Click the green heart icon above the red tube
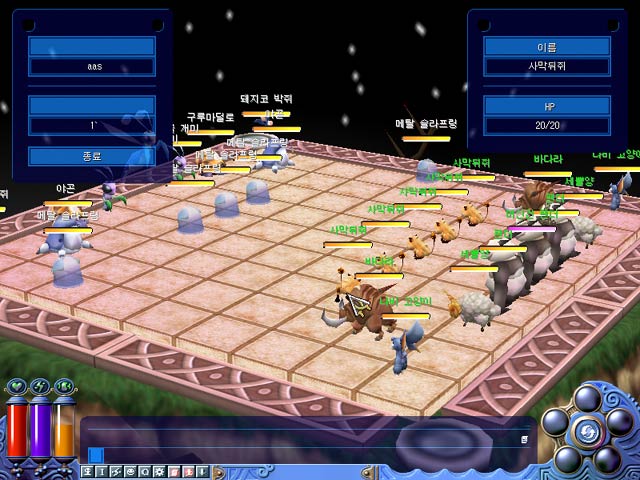The image size is (640, 480). tap(17, 387)
